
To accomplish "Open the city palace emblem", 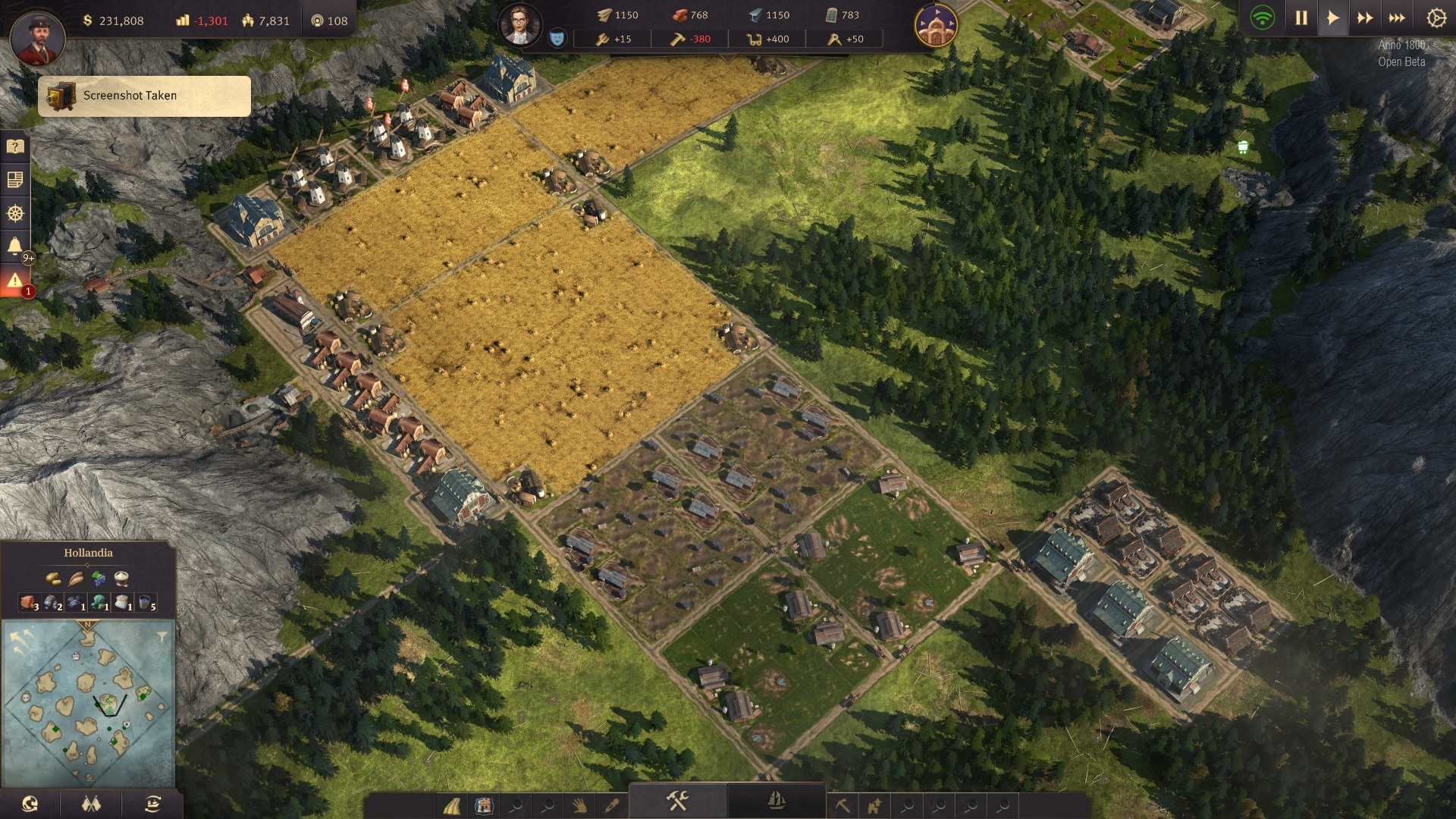I will click(x=936, y=26).
